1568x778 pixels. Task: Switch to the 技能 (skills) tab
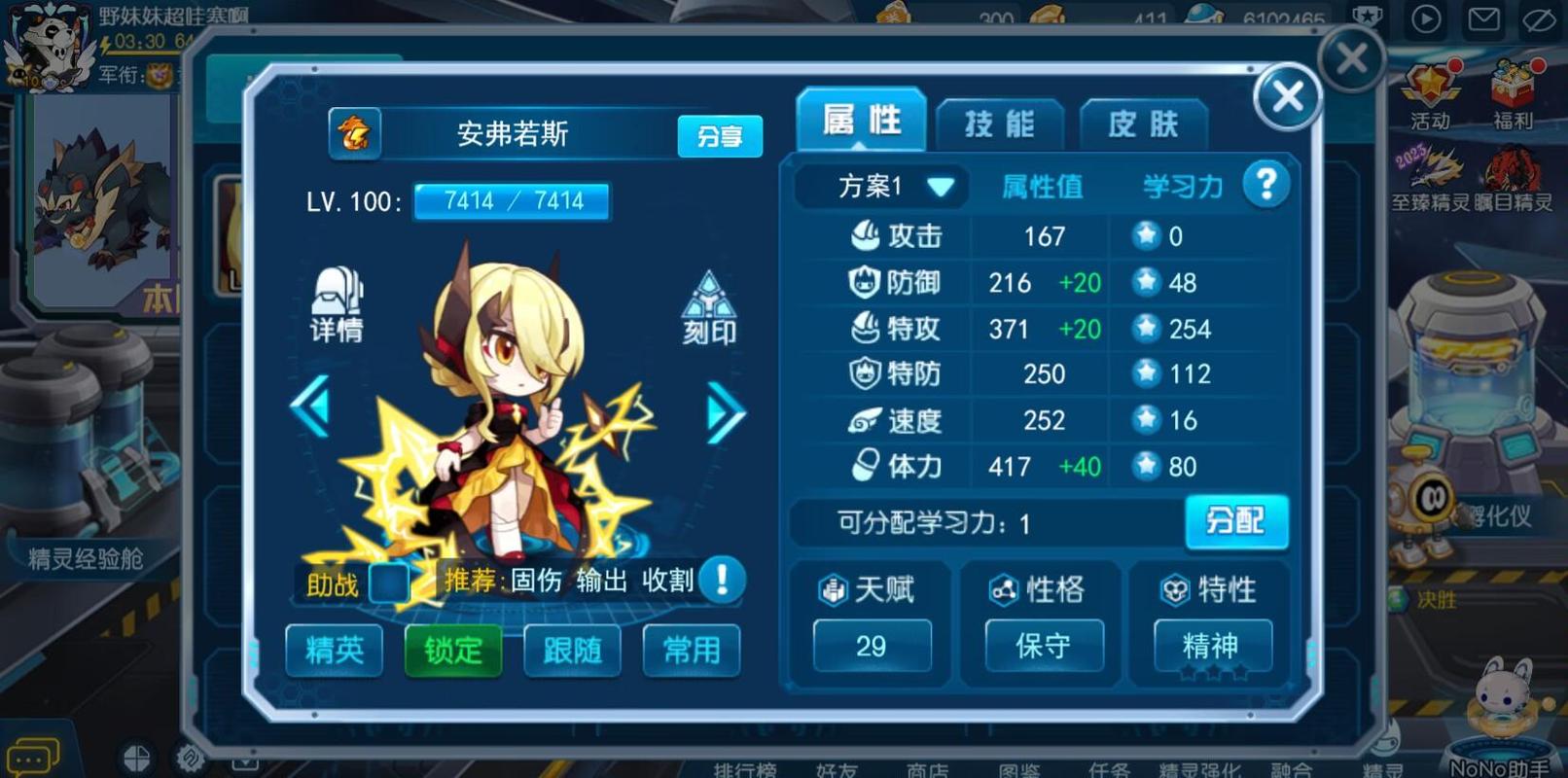[1000, 123]
